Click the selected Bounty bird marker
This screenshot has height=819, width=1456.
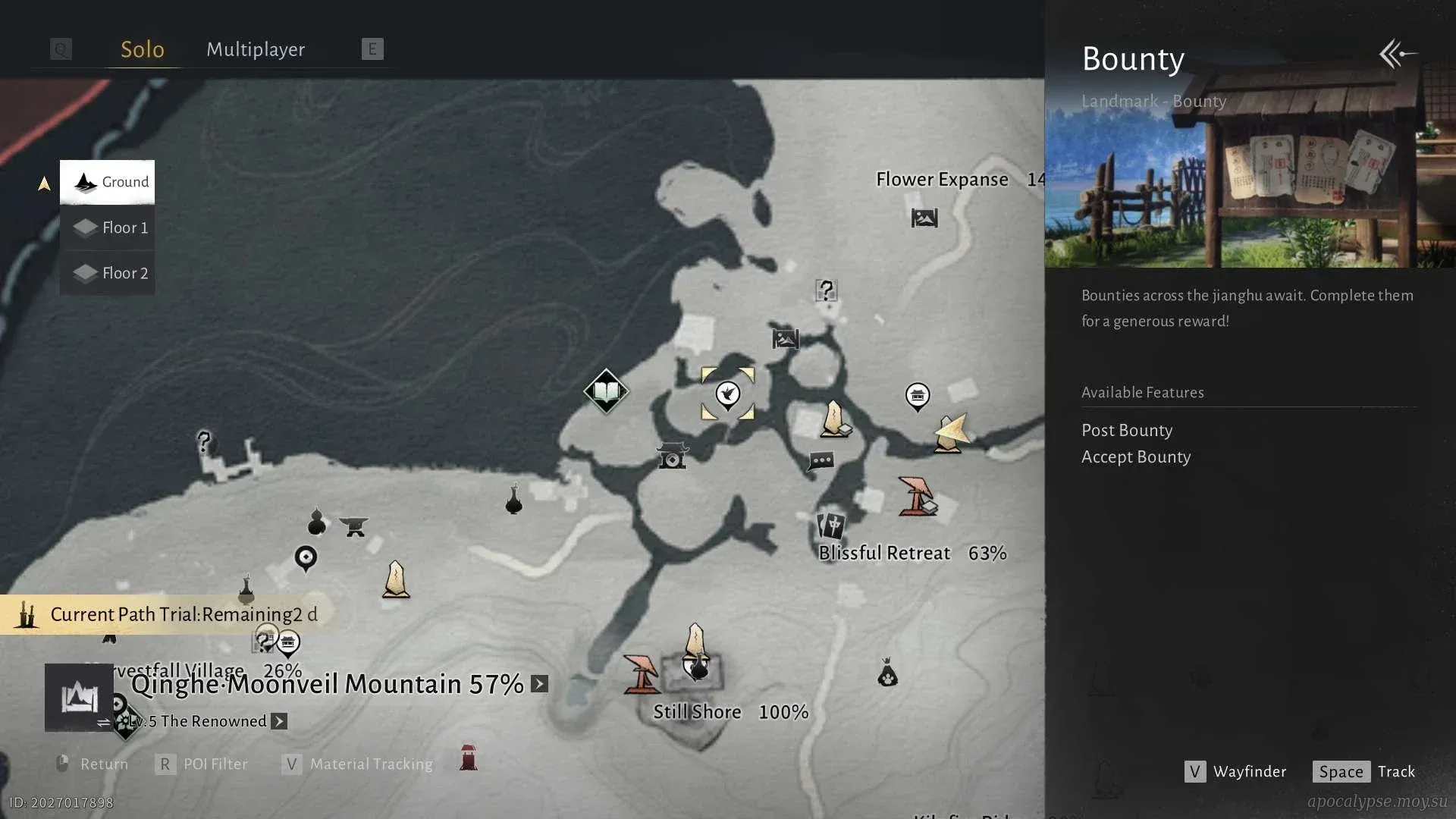(x=728, y=394)
